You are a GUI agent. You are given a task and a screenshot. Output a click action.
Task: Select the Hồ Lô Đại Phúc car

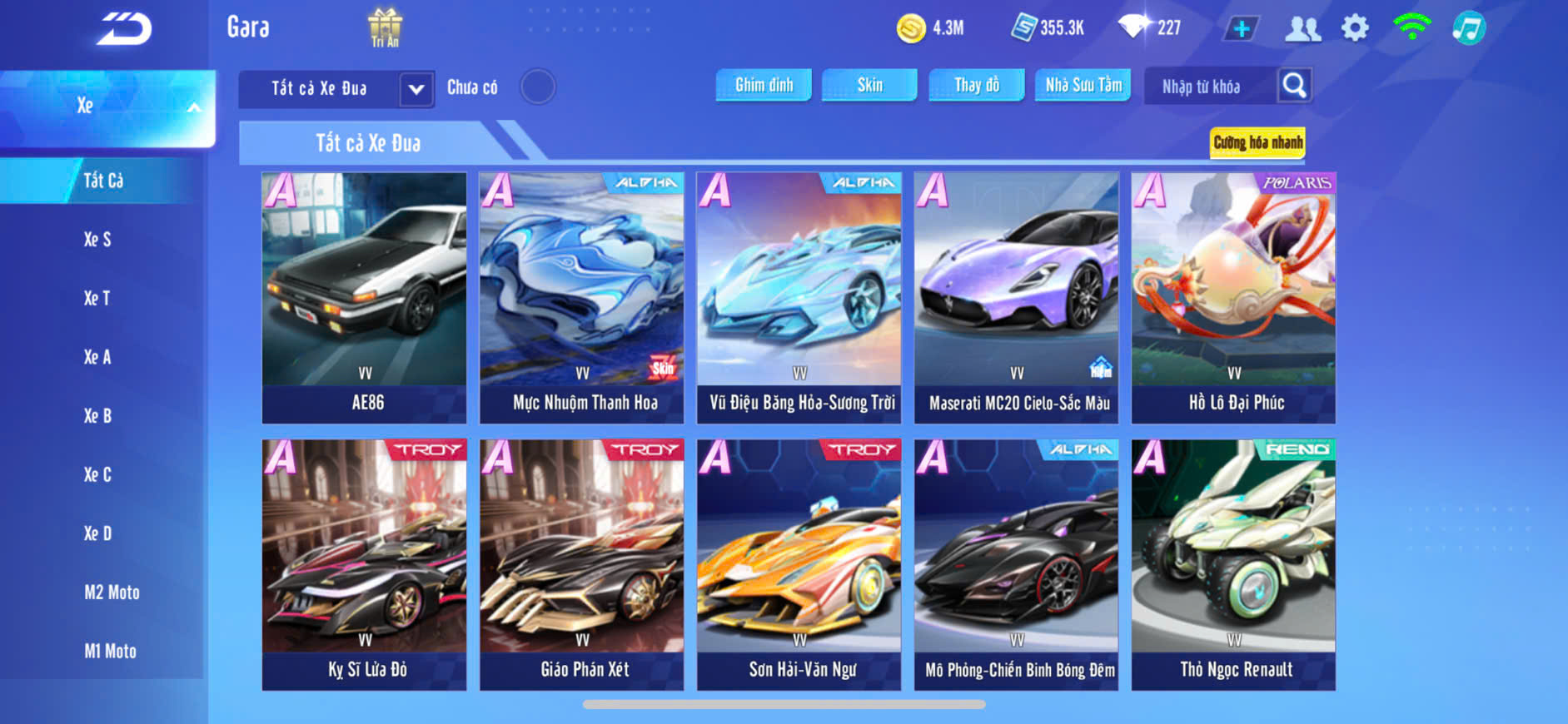[1233, 297]
